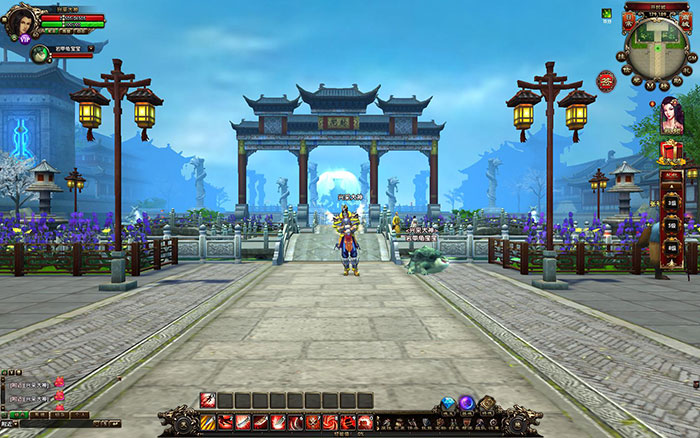Click the chat input box
The width and height of the screenshot is (700, 438).
pyautogui.click(x=55, y=423)
